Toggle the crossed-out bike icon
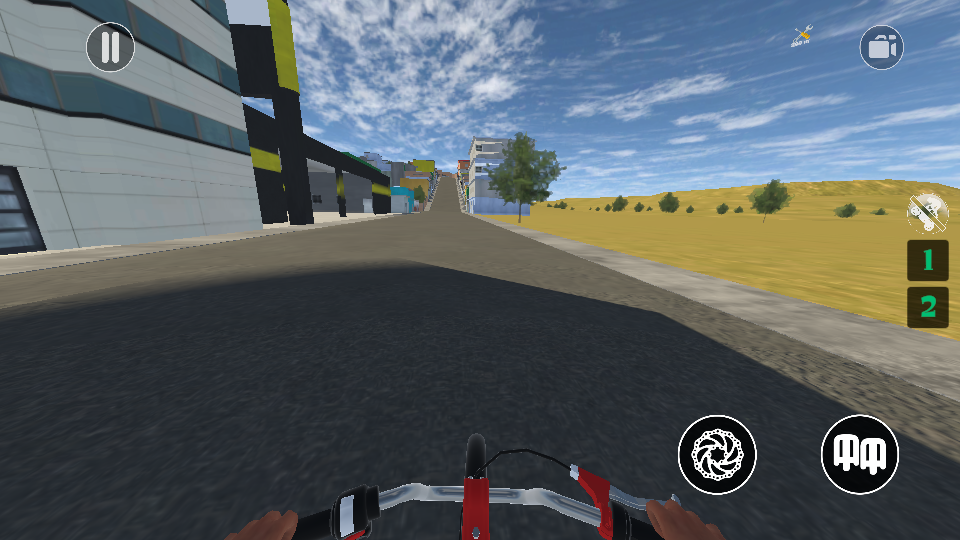The image size is (960, 540). pos(927,211)
